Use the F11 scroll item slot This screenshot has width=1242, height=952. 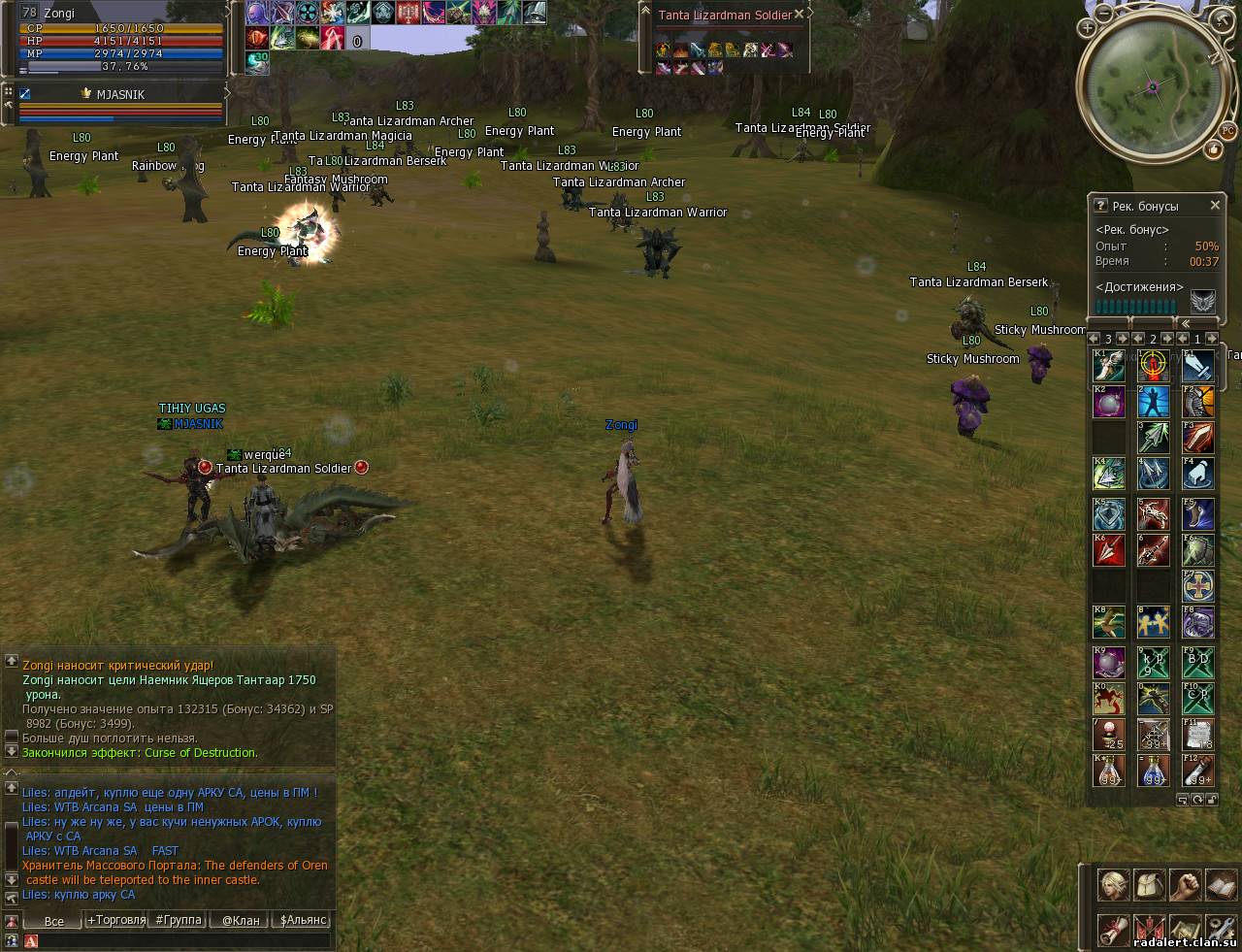tap(1198, 734)
